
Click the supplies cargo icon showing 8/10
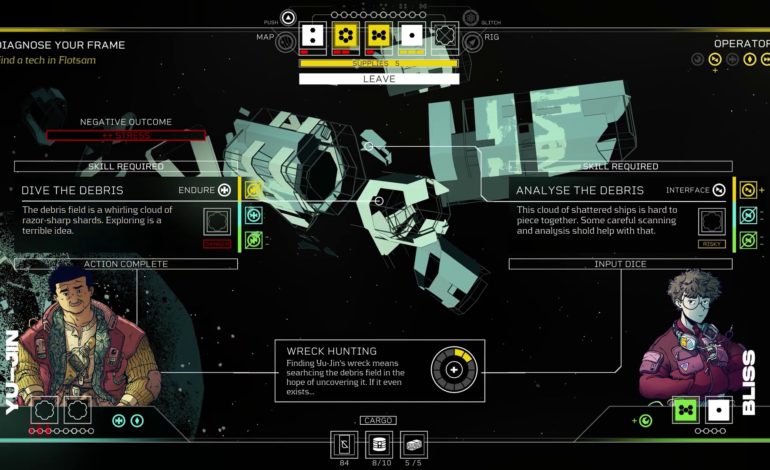379,443
